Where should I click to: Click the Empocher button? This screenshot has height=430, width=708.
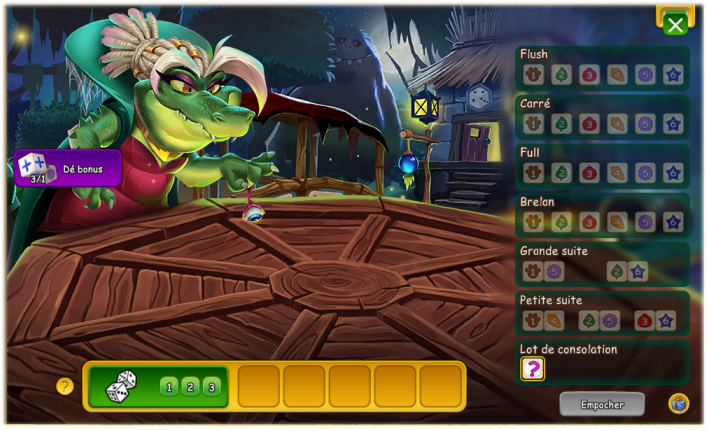point(602,404)
